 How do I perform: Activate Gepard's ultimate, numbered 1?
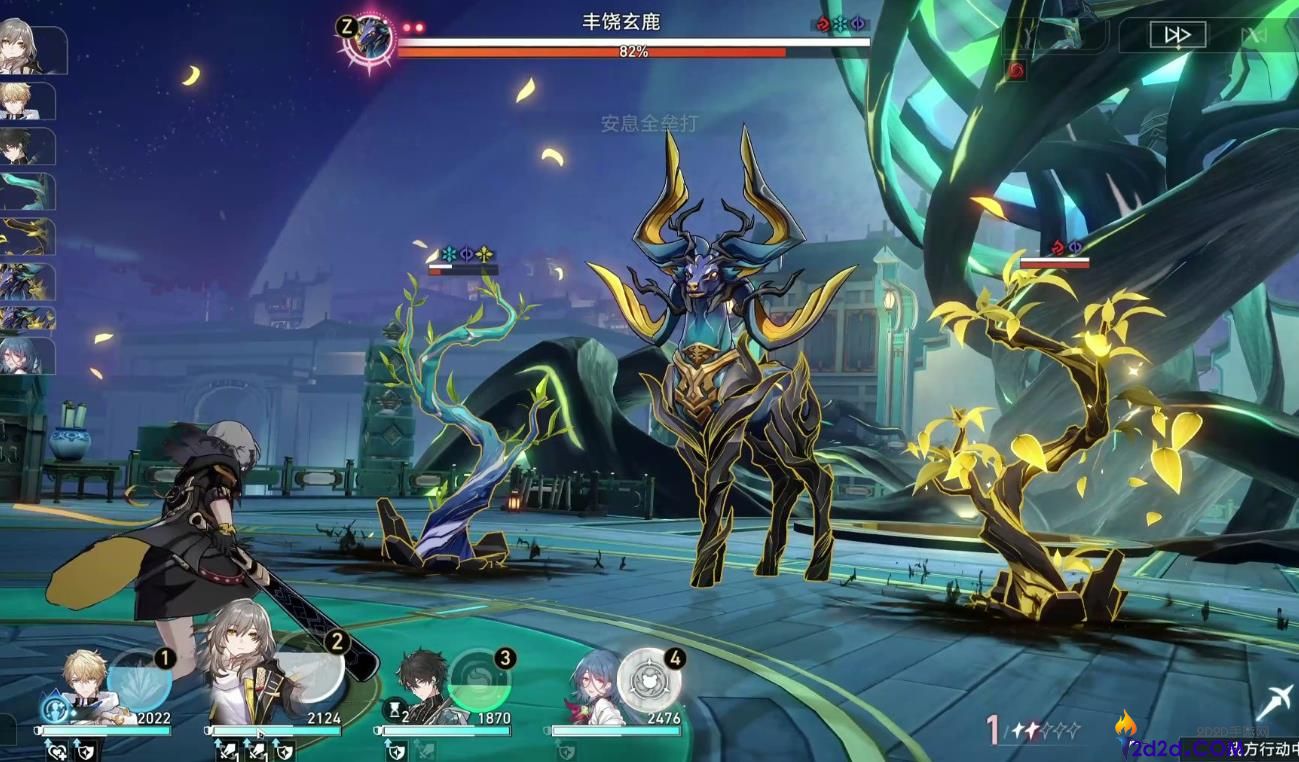(139, 680)
